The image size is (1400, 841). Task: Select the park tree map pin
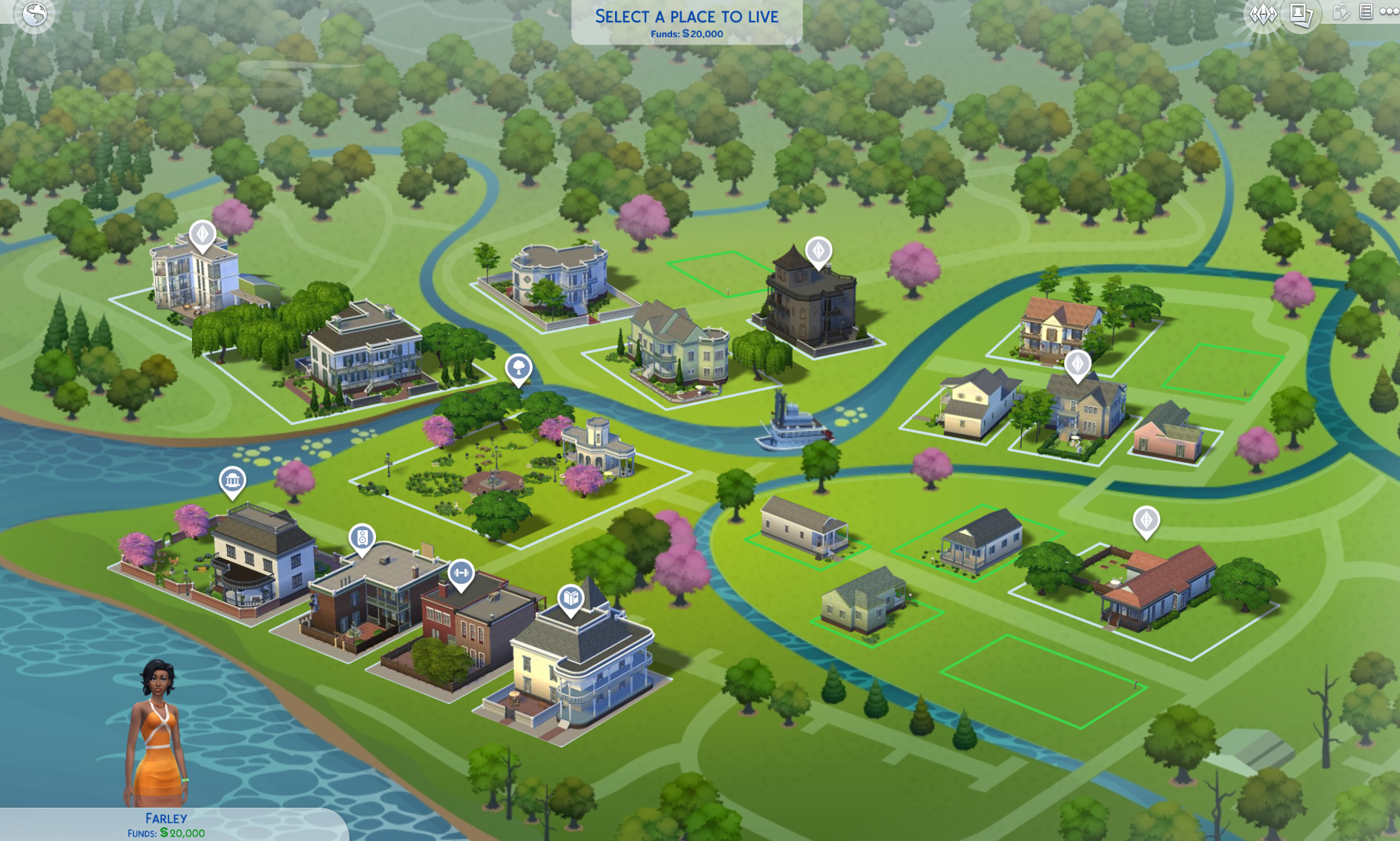point(519,367)
